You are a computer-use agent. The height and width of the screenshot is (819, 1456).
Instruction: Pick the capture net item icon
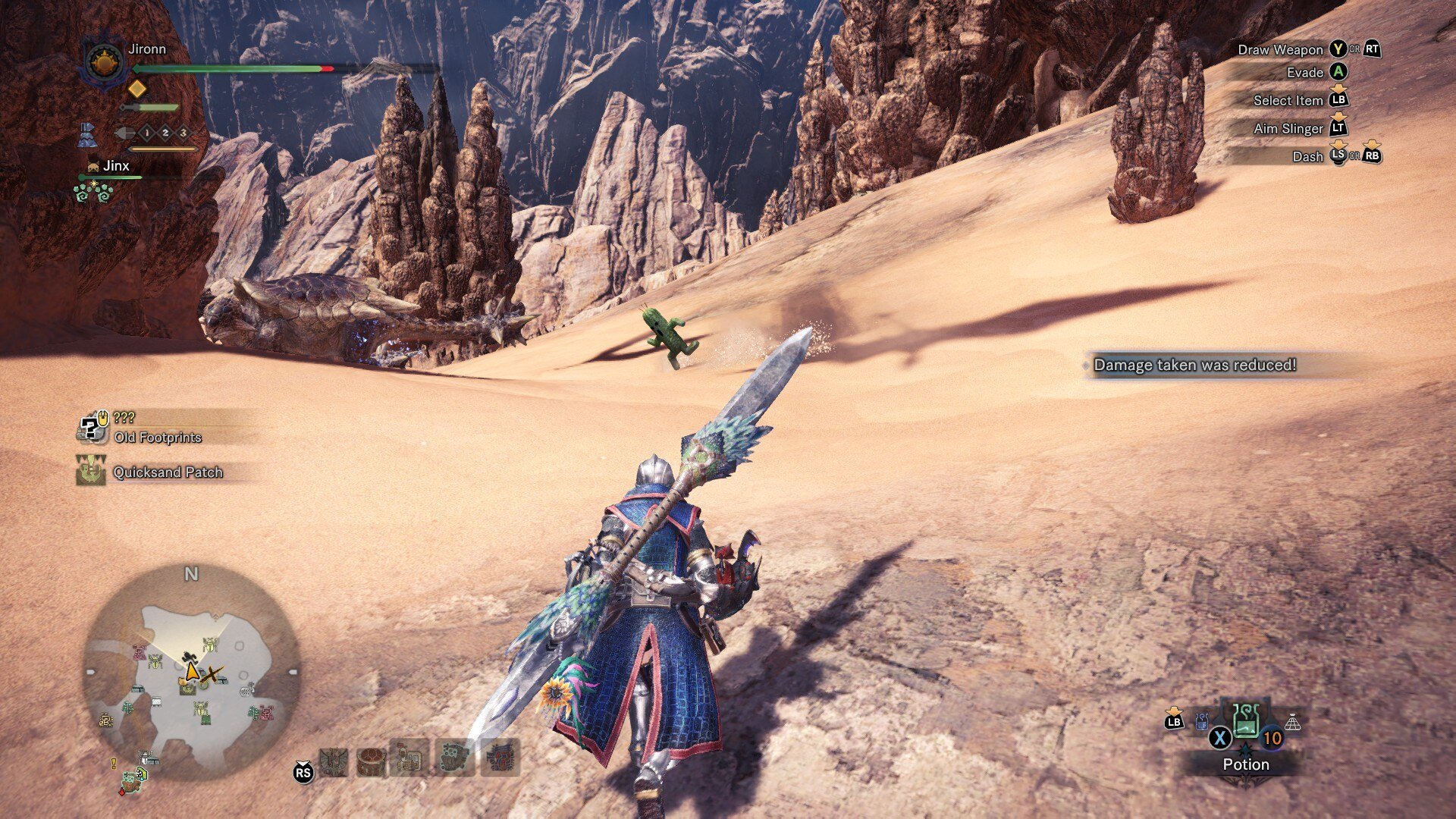[1292, 722]
